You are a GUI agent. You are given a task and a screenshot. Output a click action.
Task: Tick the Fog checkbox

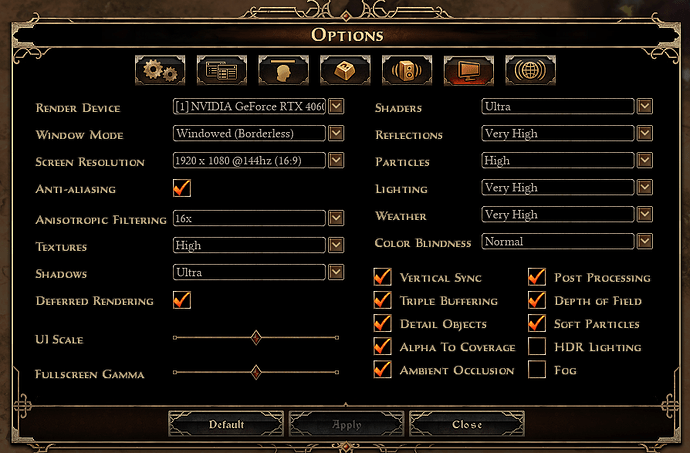pyautogui.click(x=537, y=370)
